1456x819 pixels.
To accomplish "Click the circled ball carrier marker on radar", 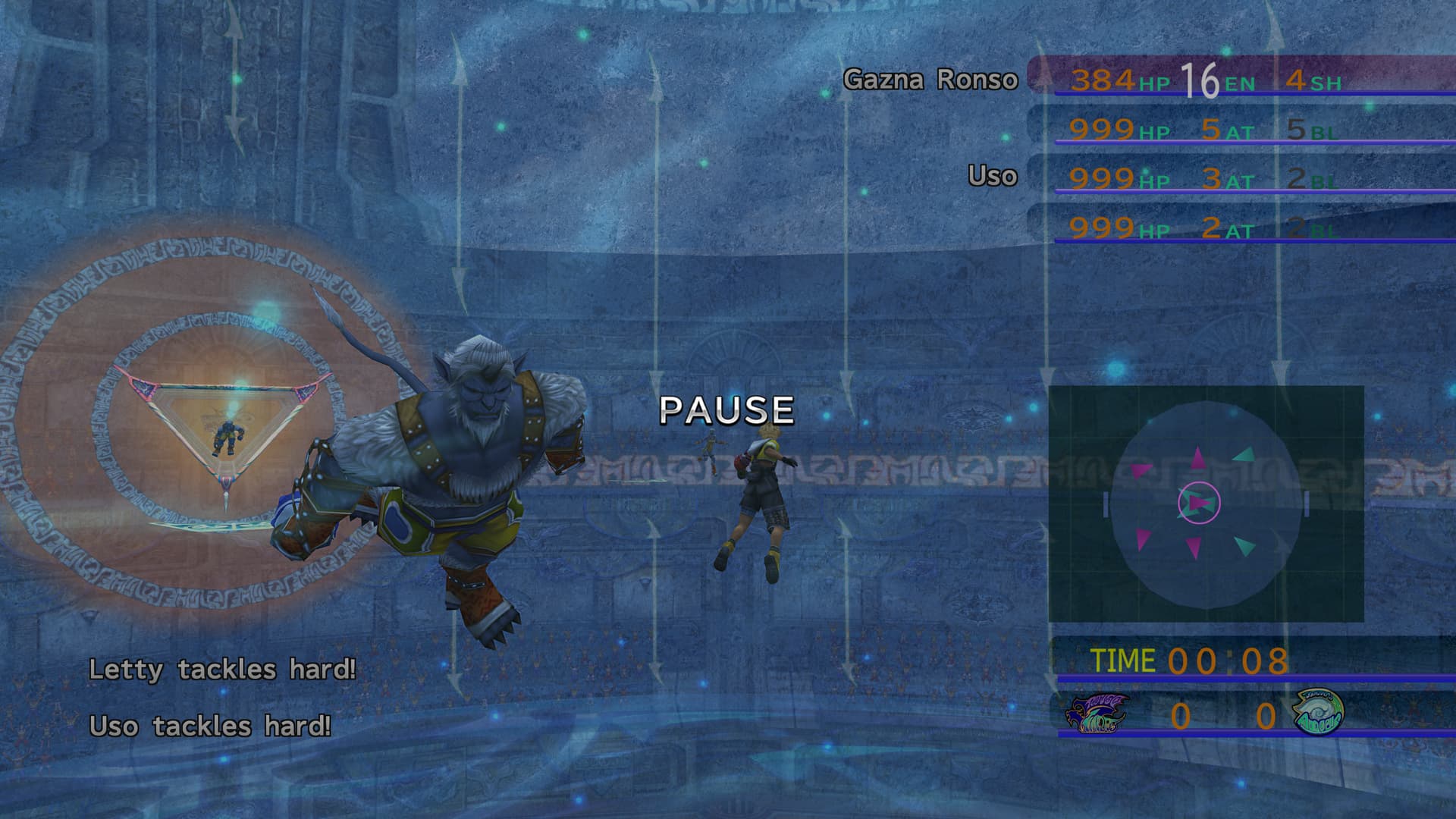I will point(1199,502).
